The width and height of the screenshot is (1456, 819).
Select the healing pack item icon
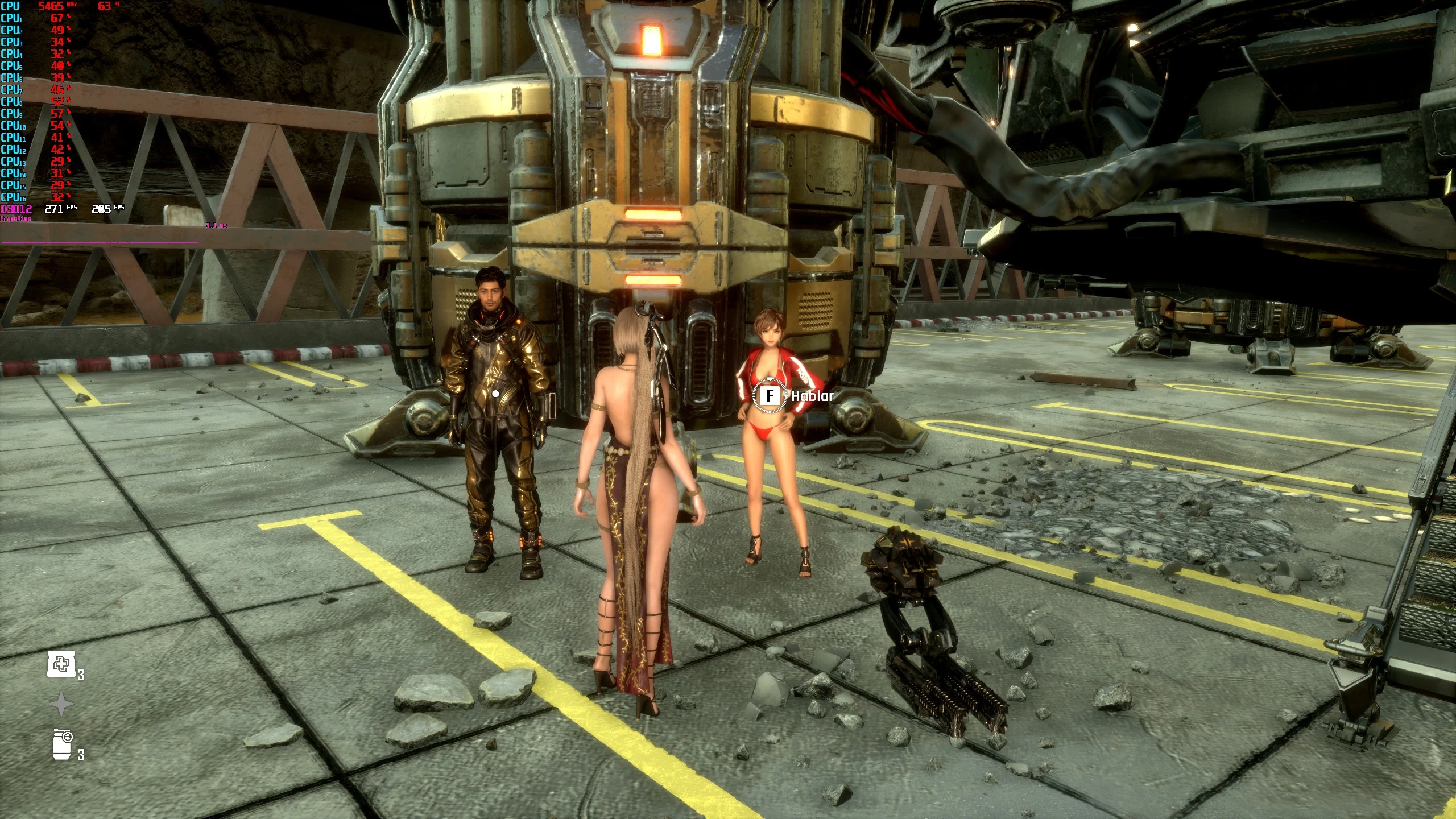point(61,664)
